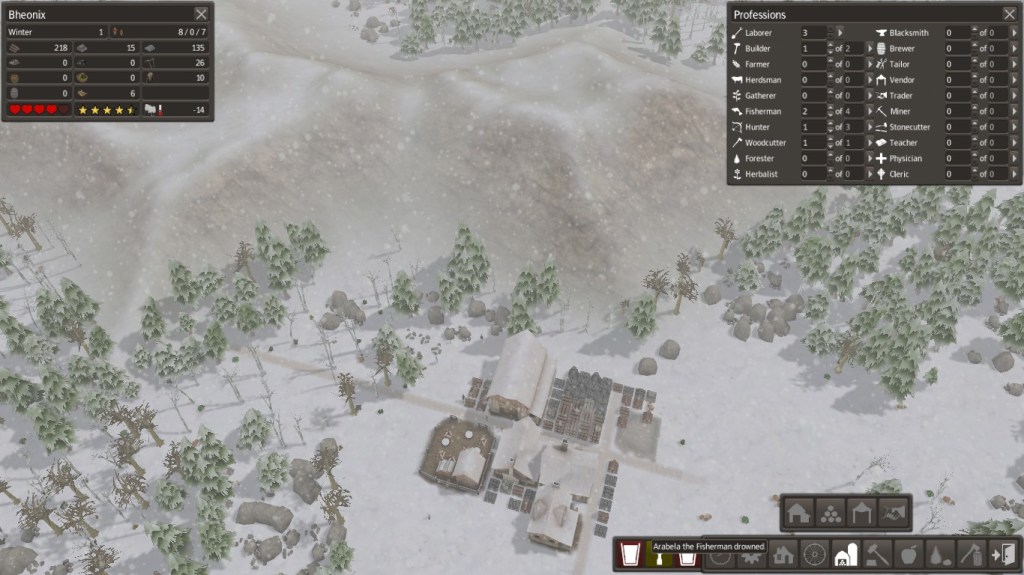Select the storage barn build option

point(798,513)
